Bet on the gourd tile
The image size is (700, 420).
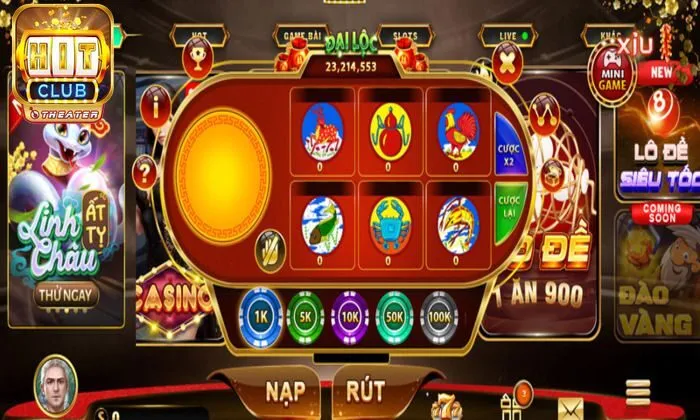click(391, 132)
